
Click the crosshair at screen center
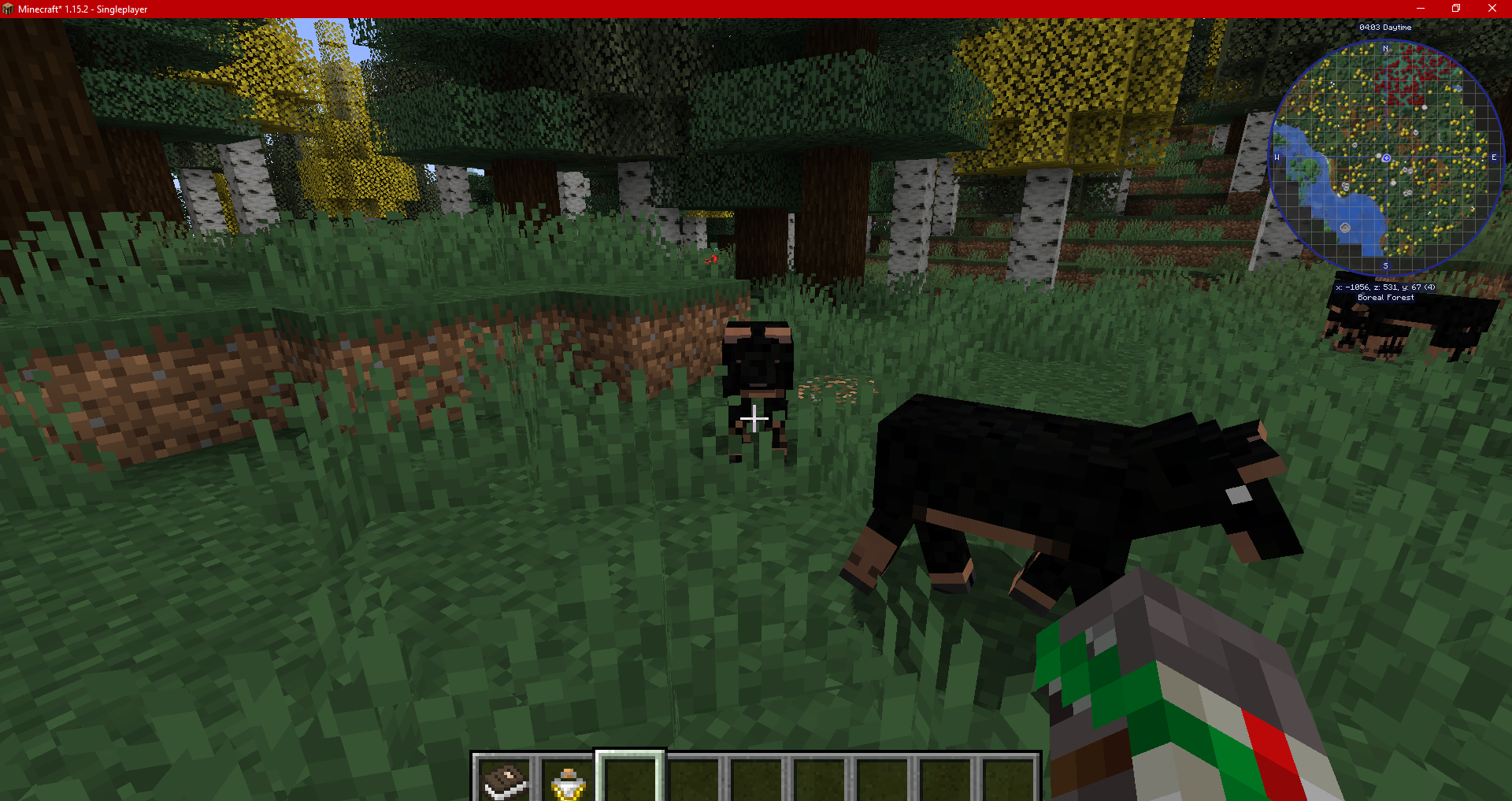[x=754, y=420]
